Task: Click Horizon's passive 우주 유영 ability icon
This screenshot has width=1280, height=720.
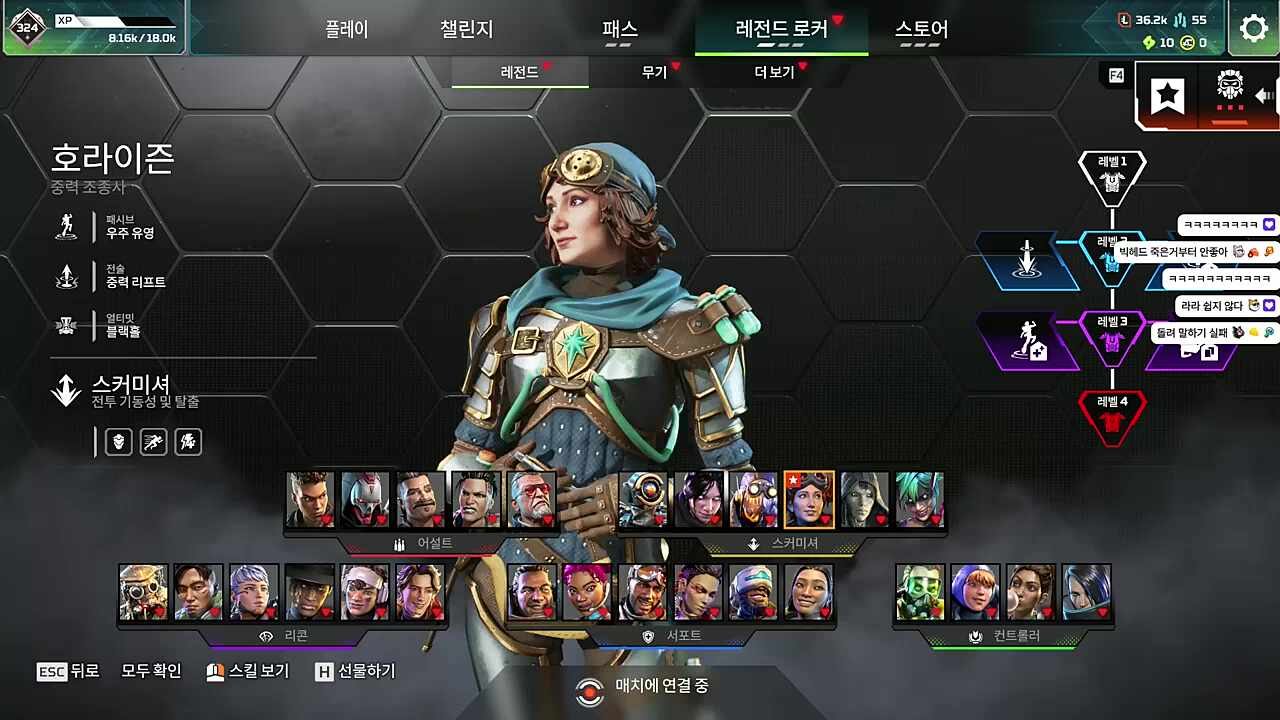Action: tap(66, 227)
